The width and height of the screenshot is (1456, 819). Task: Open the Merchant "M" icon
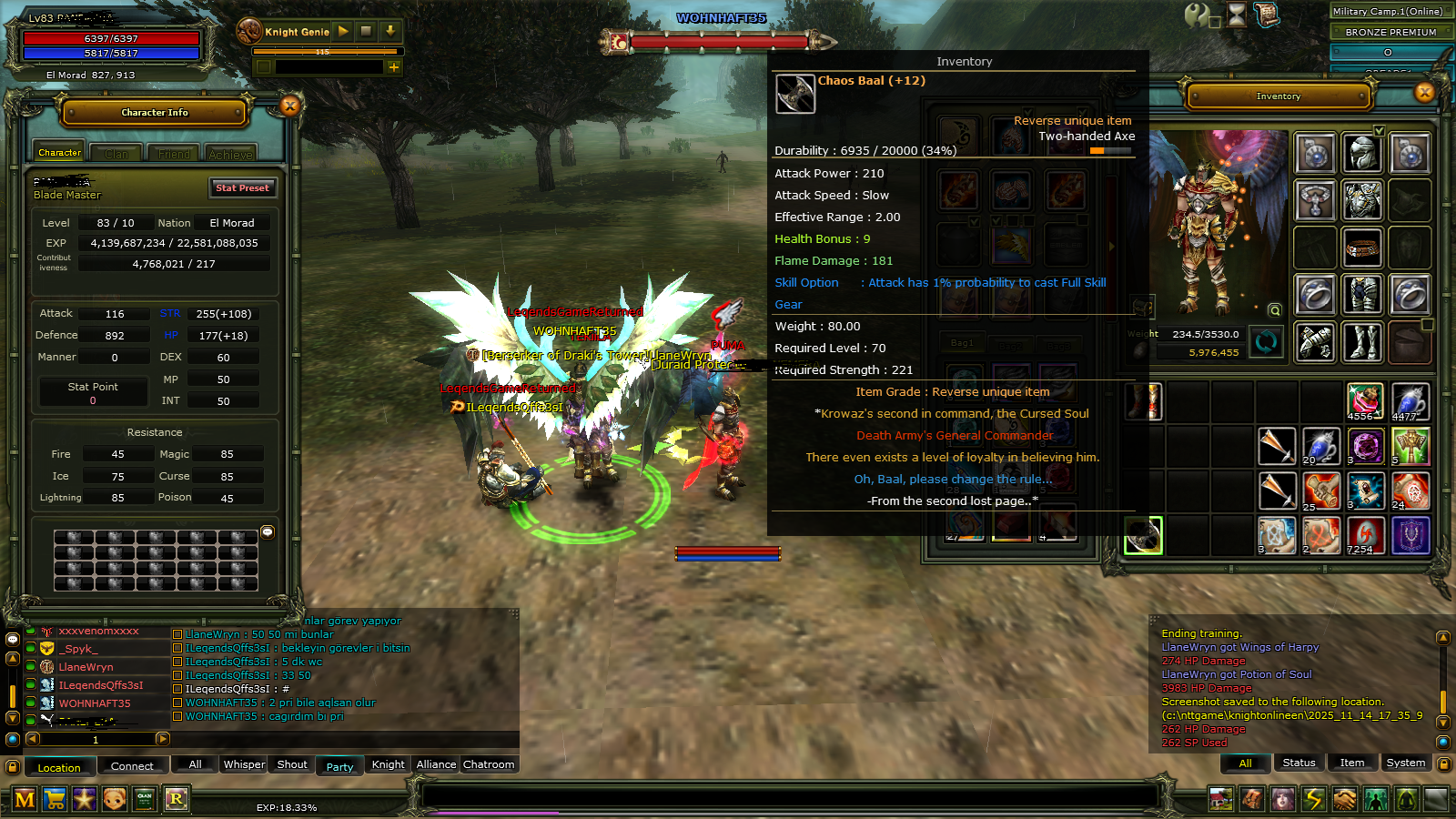(x=24, y=798)
